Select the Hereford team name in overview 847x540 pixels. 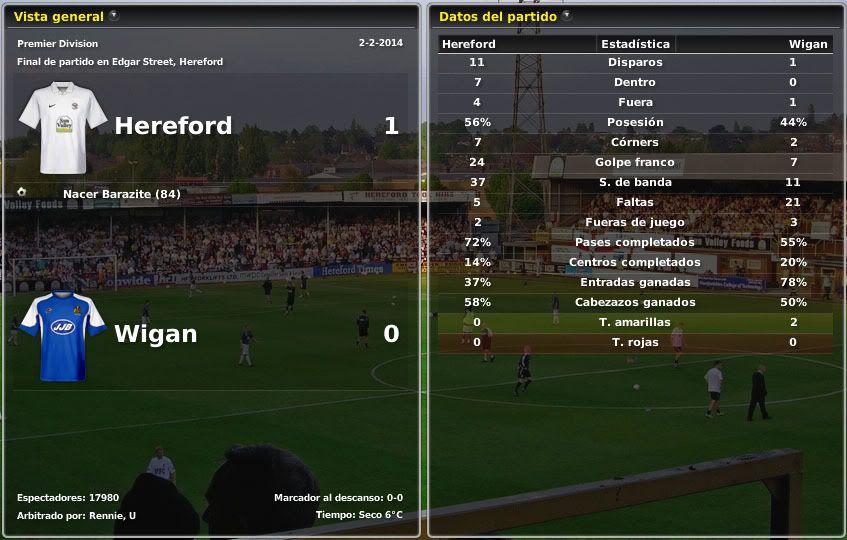coord(173,126)
